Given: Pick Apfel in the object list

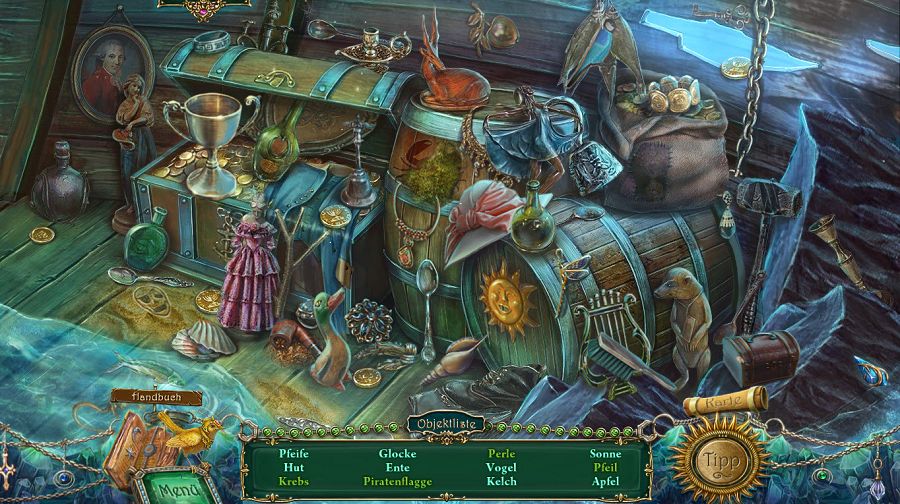Looking at the screenshot, I should (x=605, y=481).
